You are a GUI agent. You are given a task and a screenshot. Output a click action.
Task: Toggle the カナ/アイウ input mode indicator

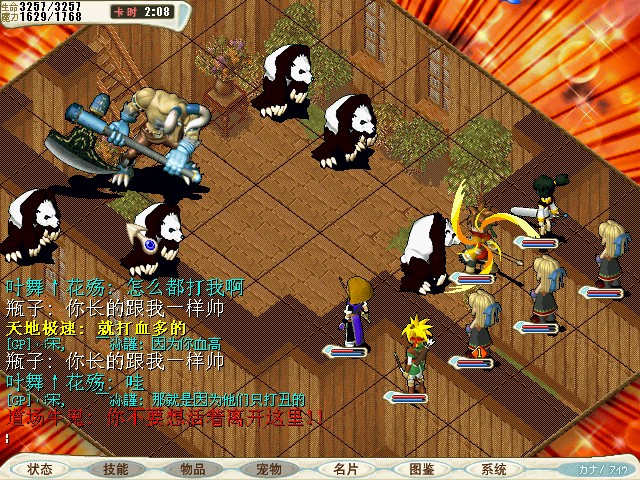click(x=603, y=469)
